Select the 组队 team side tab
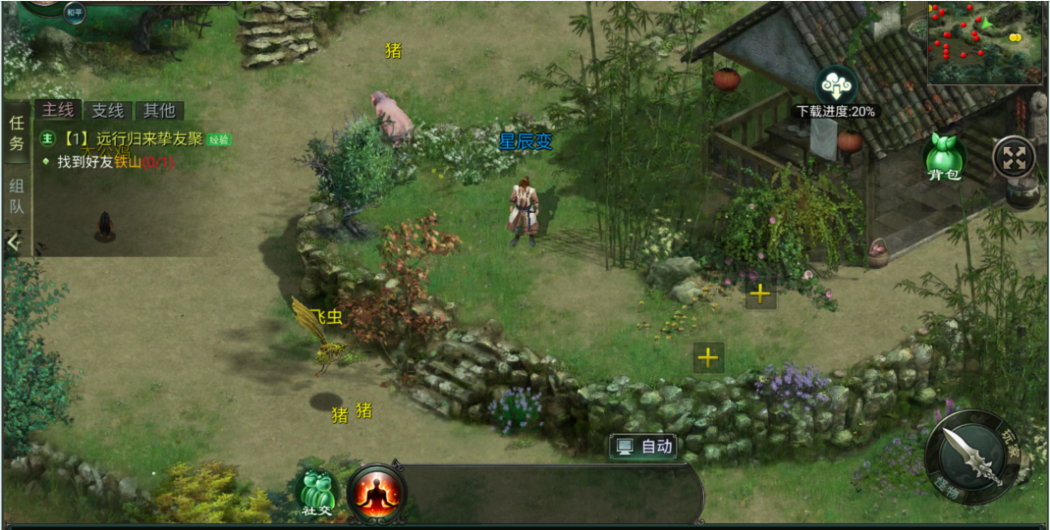This screenshot has width=1050, height=530. coord(16,196)
